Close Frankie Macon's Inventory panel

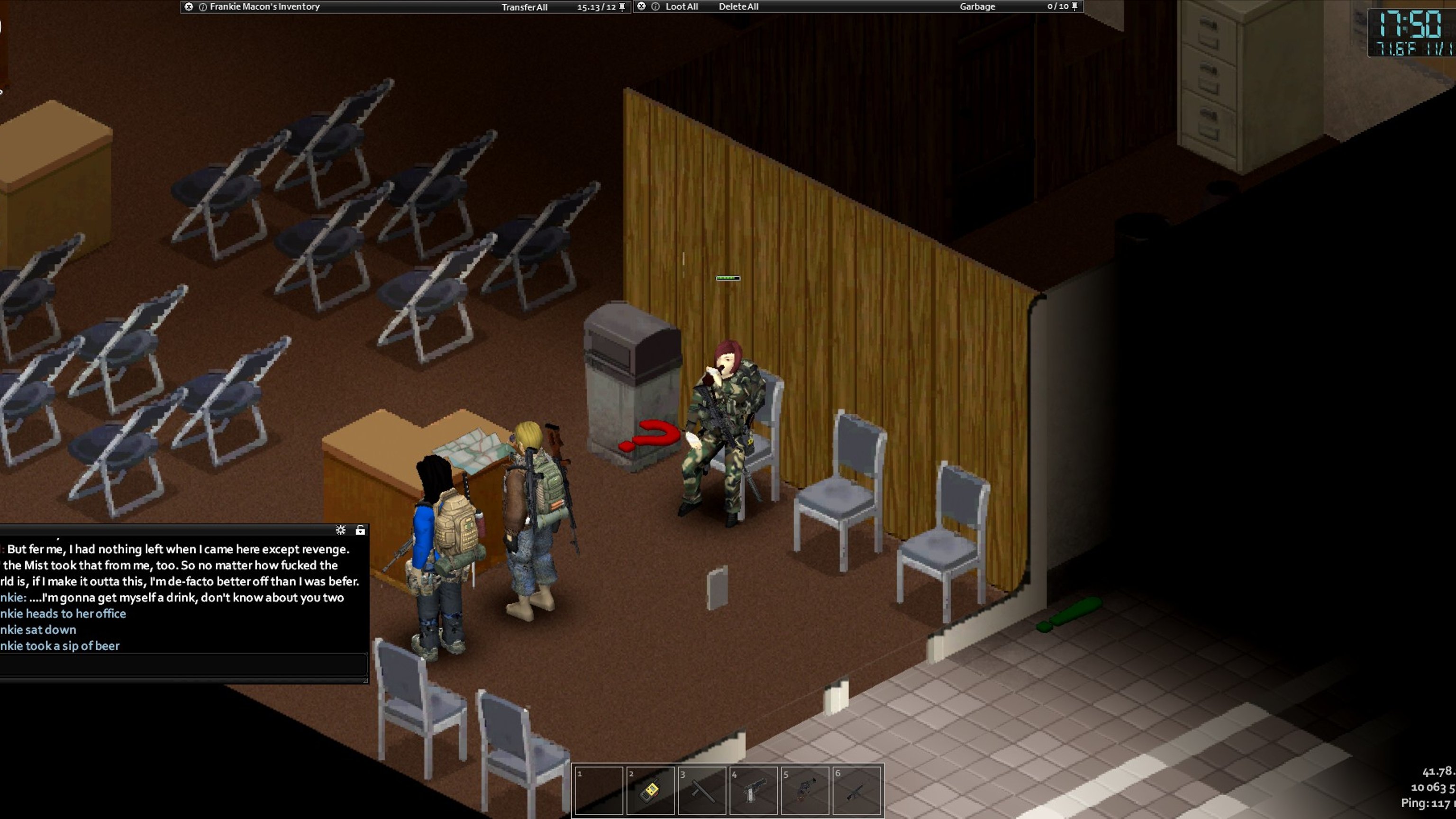pos(189,7)
